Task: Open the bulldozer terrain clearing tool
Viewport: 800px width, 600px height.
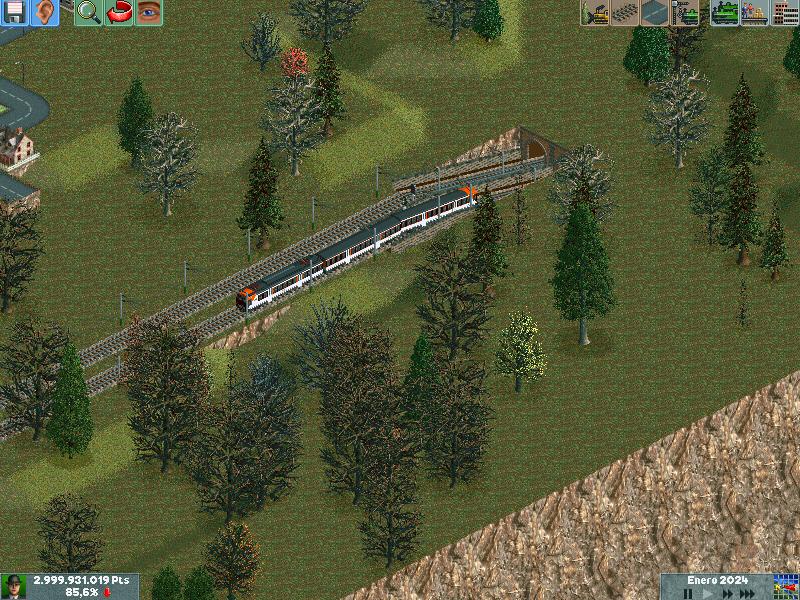Action: 595,12
